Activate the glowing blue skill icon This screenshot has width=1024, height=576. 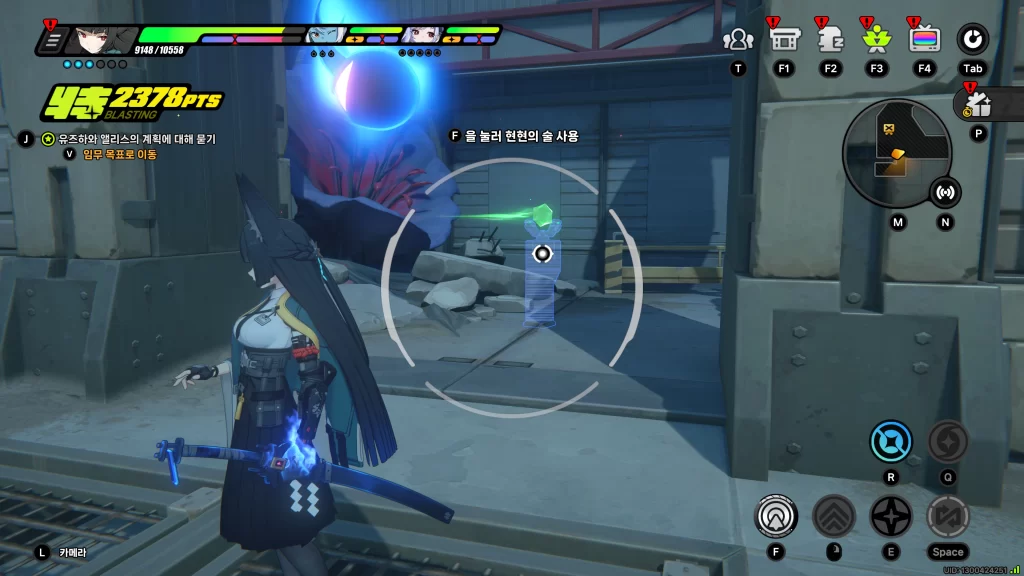pyautogui.click(x=890, y=441)
